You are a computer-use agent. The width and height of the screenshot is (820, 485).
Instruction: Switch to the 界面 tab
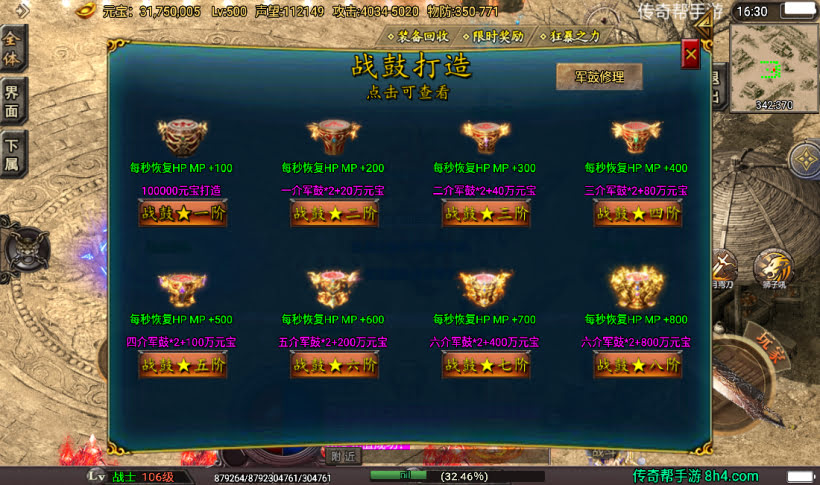click(x=13, y=100)
